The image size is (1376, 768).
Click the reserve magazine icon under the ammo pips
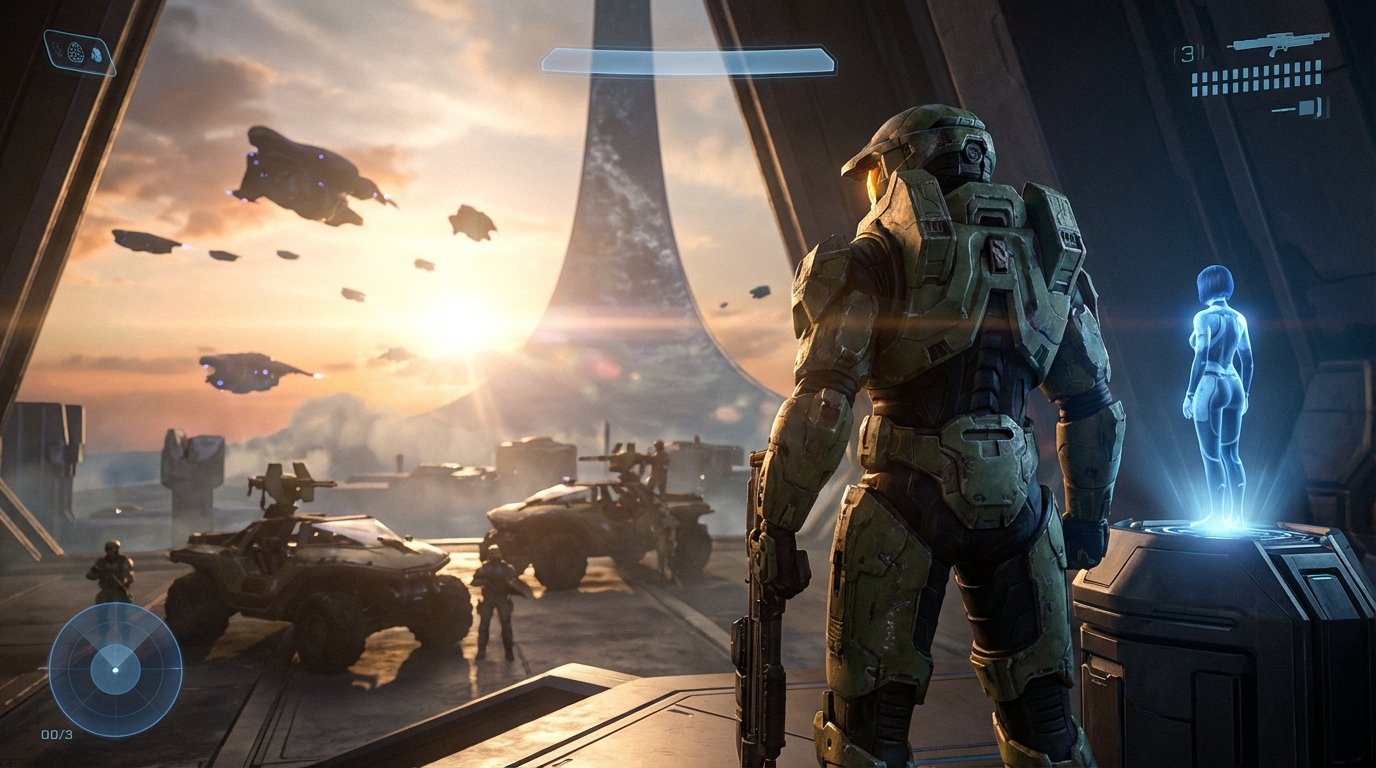coord(1308,108)
